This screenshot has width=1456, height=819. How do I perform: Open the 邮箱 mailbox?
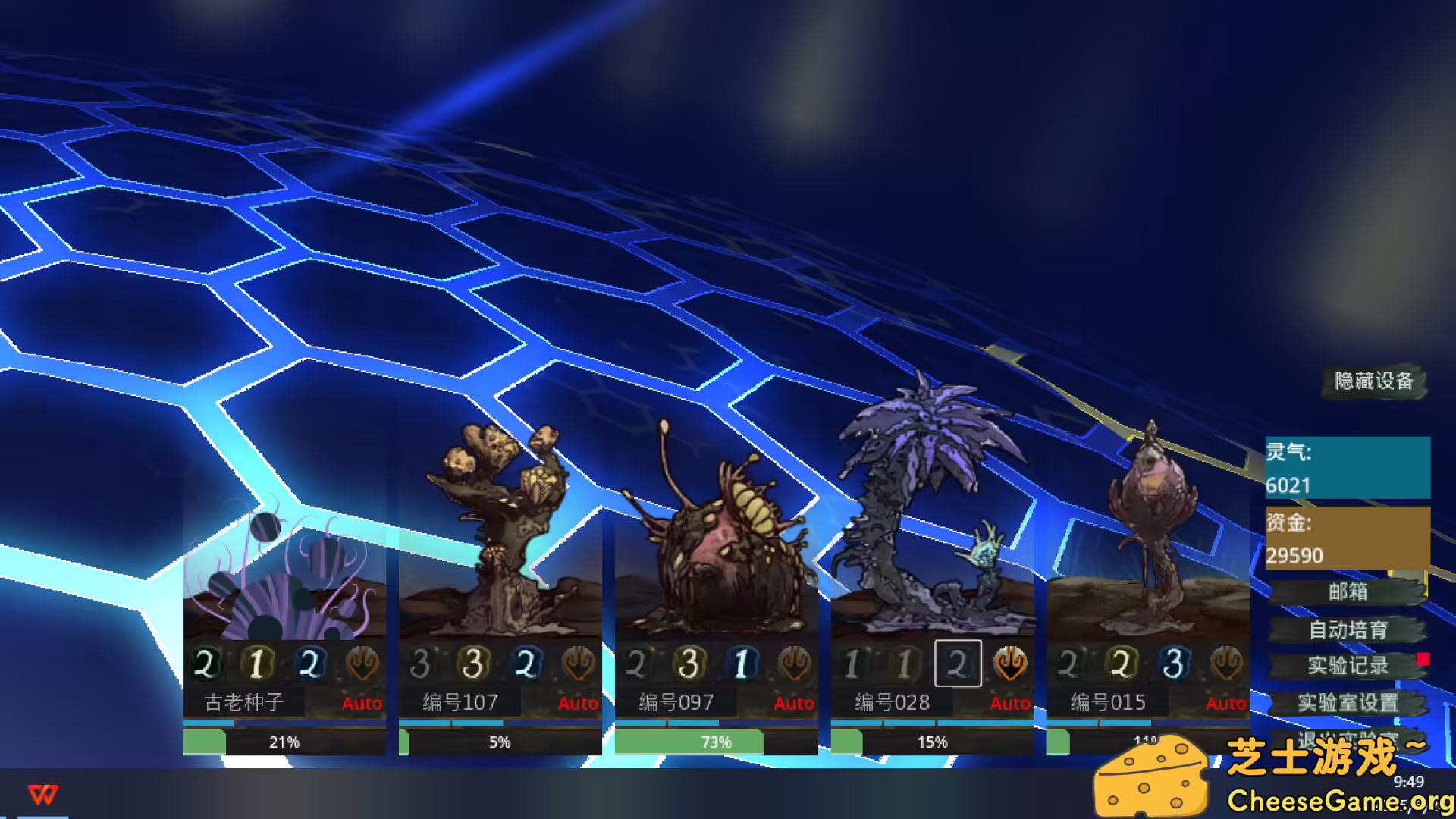point(1348,594)
